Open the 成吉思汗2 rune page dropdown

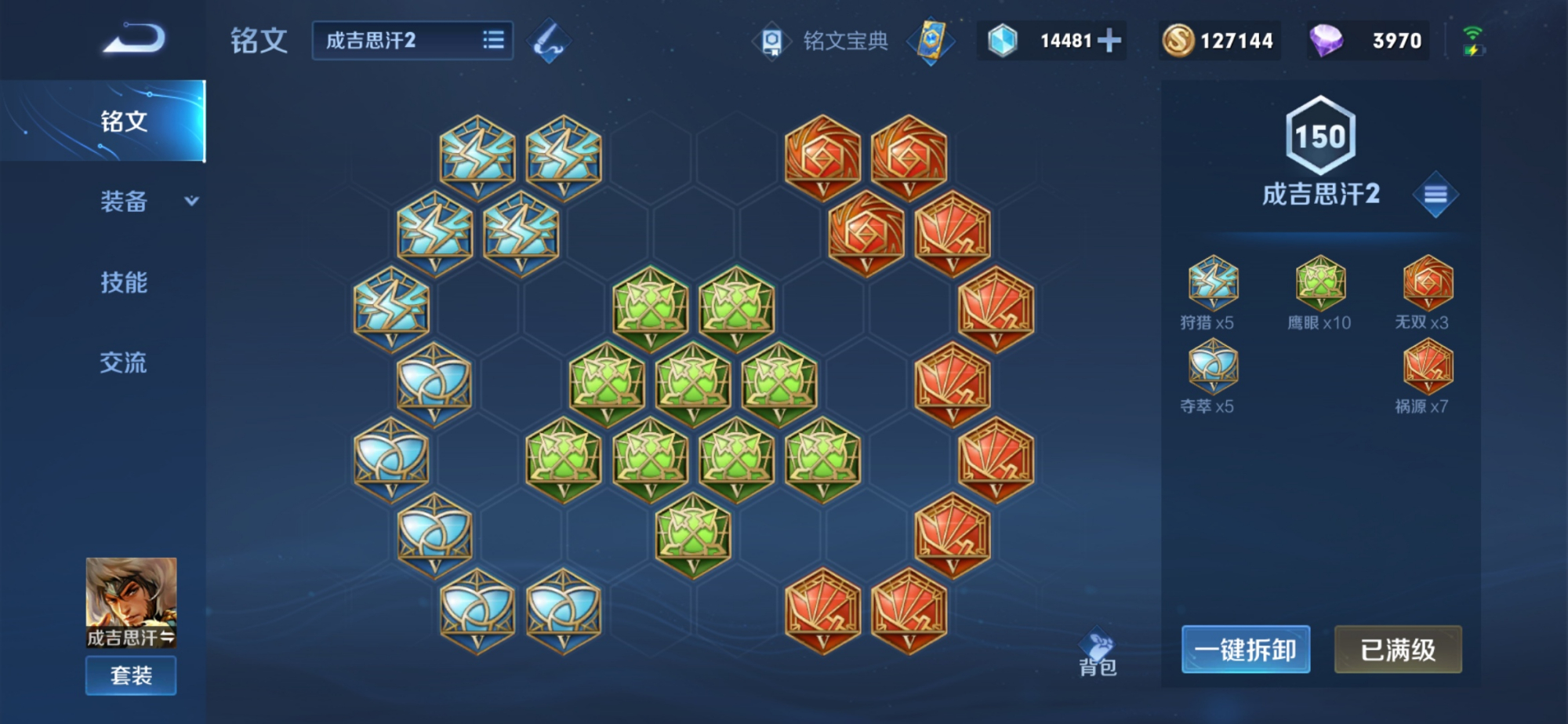coord(412,41)
